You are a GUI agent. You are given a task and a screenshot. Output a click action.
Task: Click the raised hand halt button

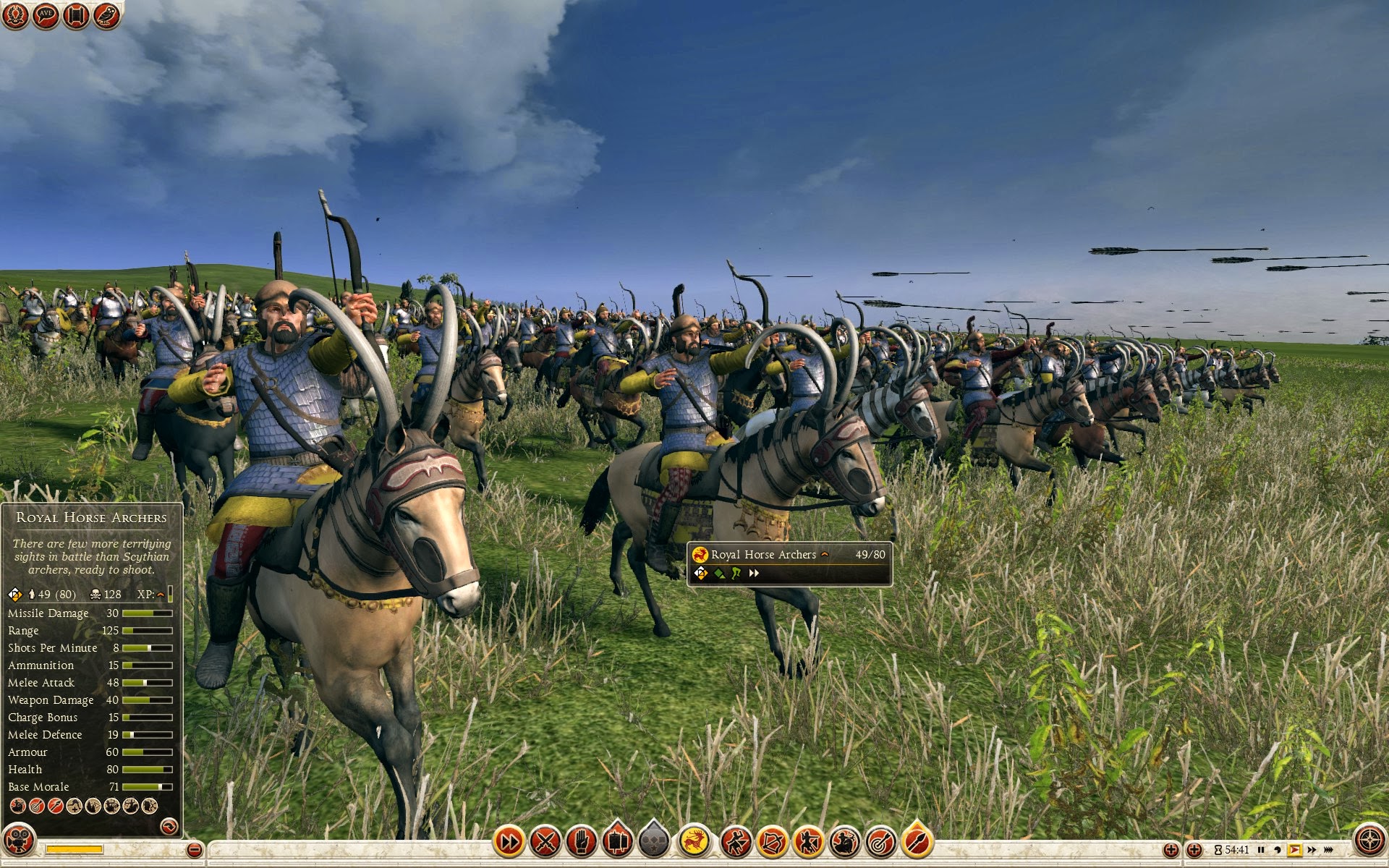(581, 842)
